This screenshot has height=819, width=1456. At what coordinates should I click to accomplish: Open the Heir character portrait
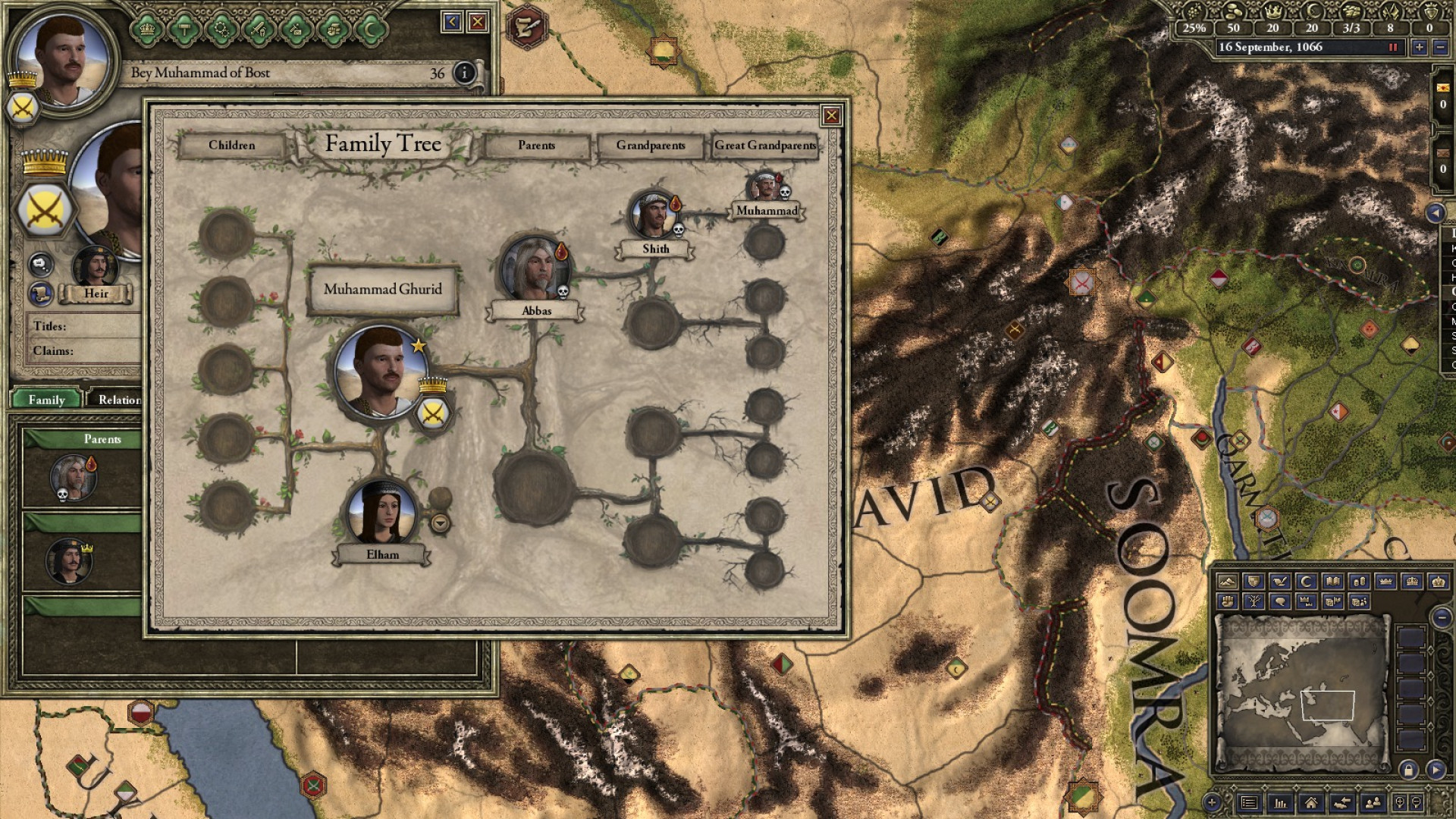[96, 266]
